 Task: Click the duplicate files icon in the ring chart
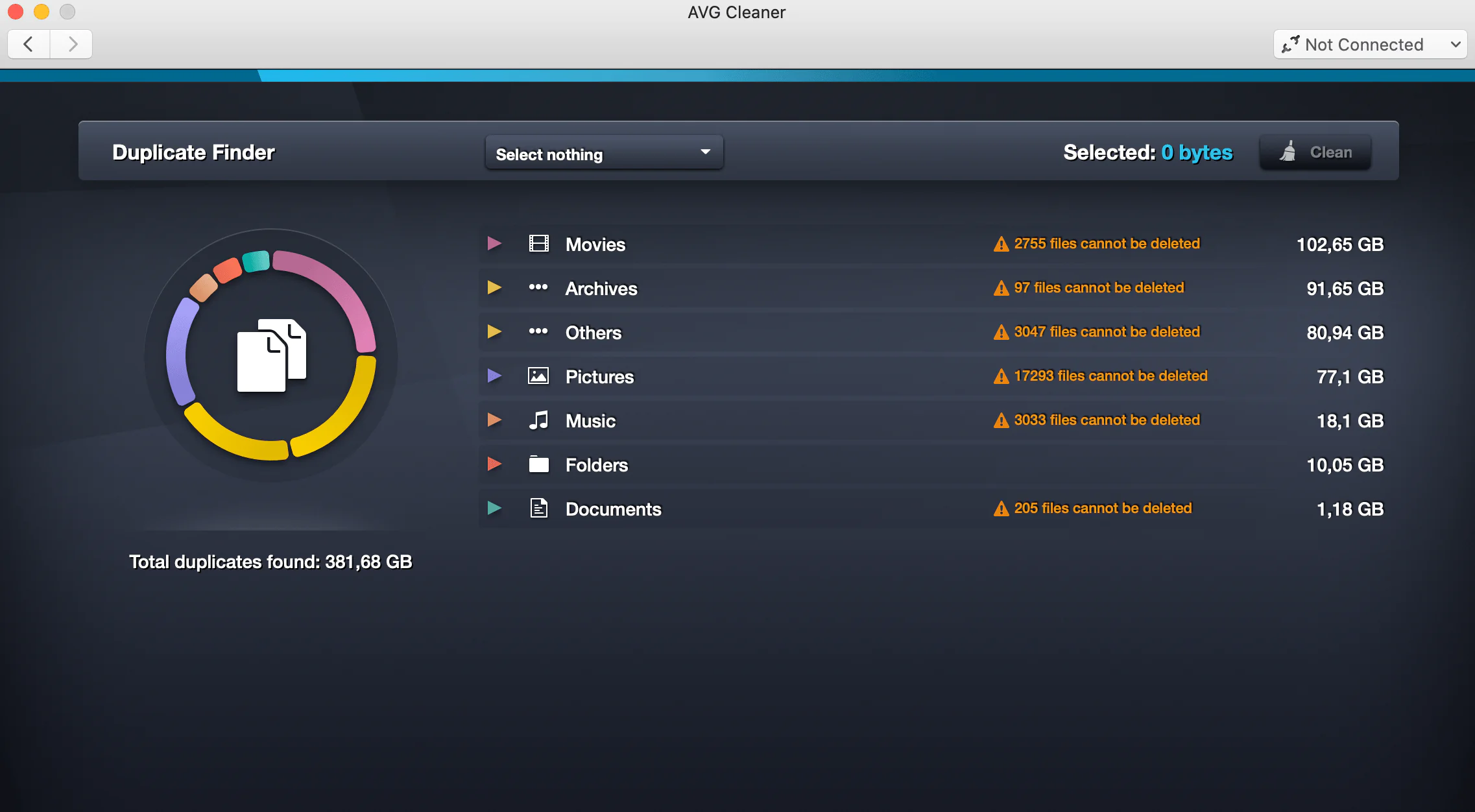(x=271, y=355)
